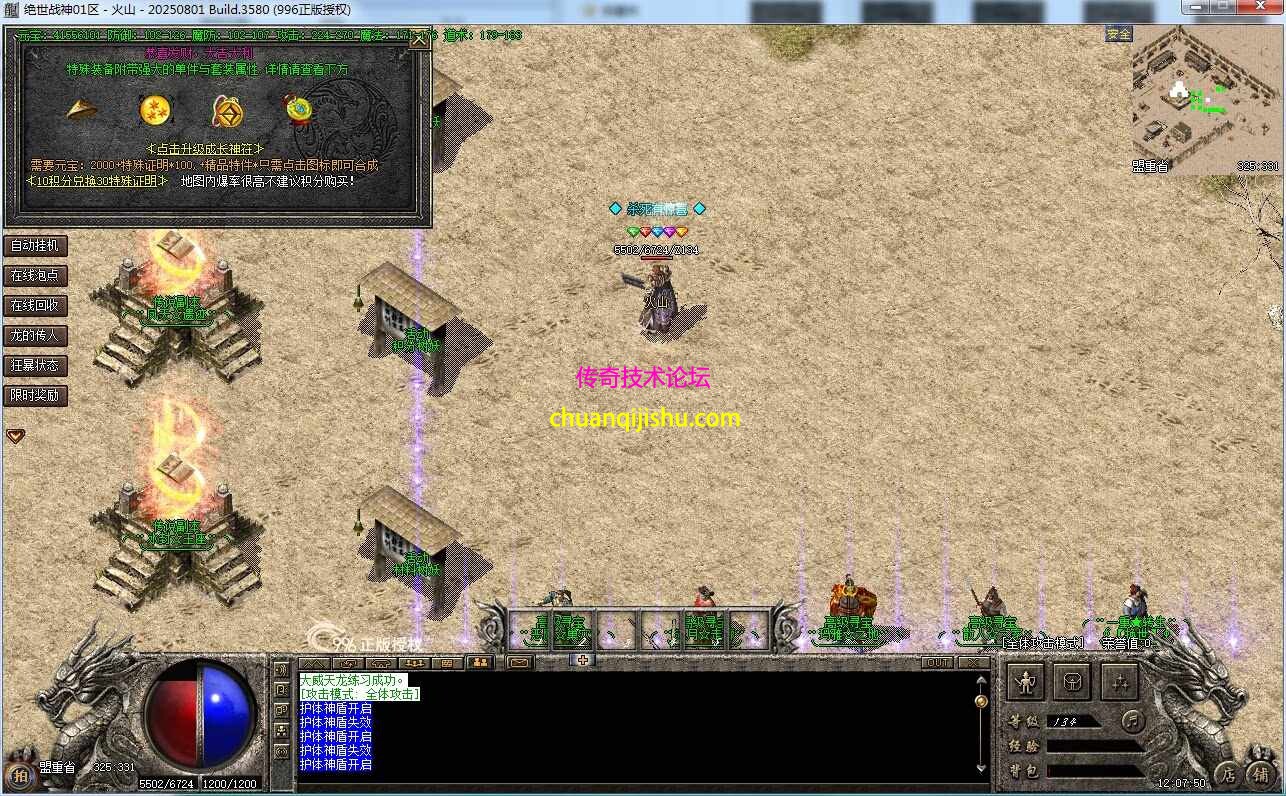Click the OUT button above chat
This screenshot has height=796, width=1286.
[x=938, y=662]
